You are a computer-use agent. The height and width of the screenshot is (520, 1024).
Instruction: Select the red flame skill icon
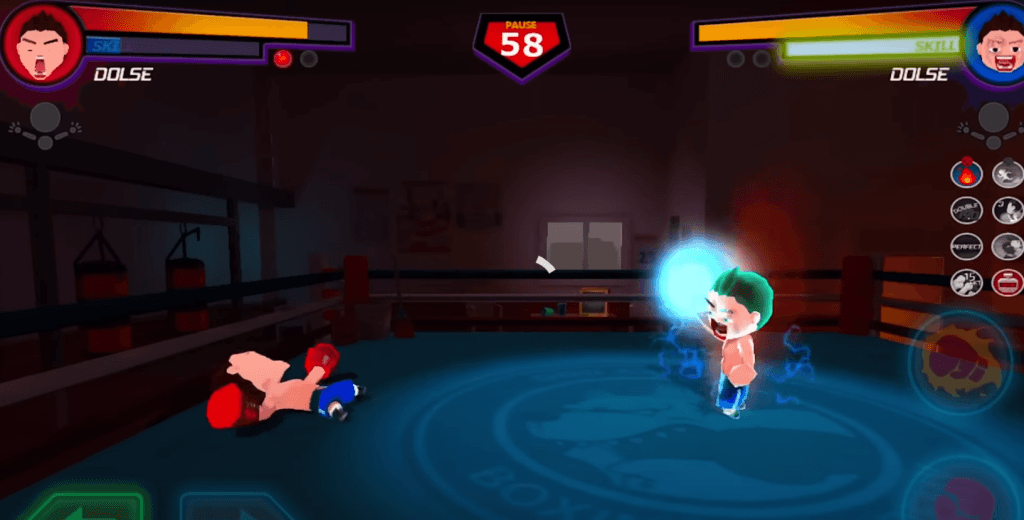click(966, 174)
